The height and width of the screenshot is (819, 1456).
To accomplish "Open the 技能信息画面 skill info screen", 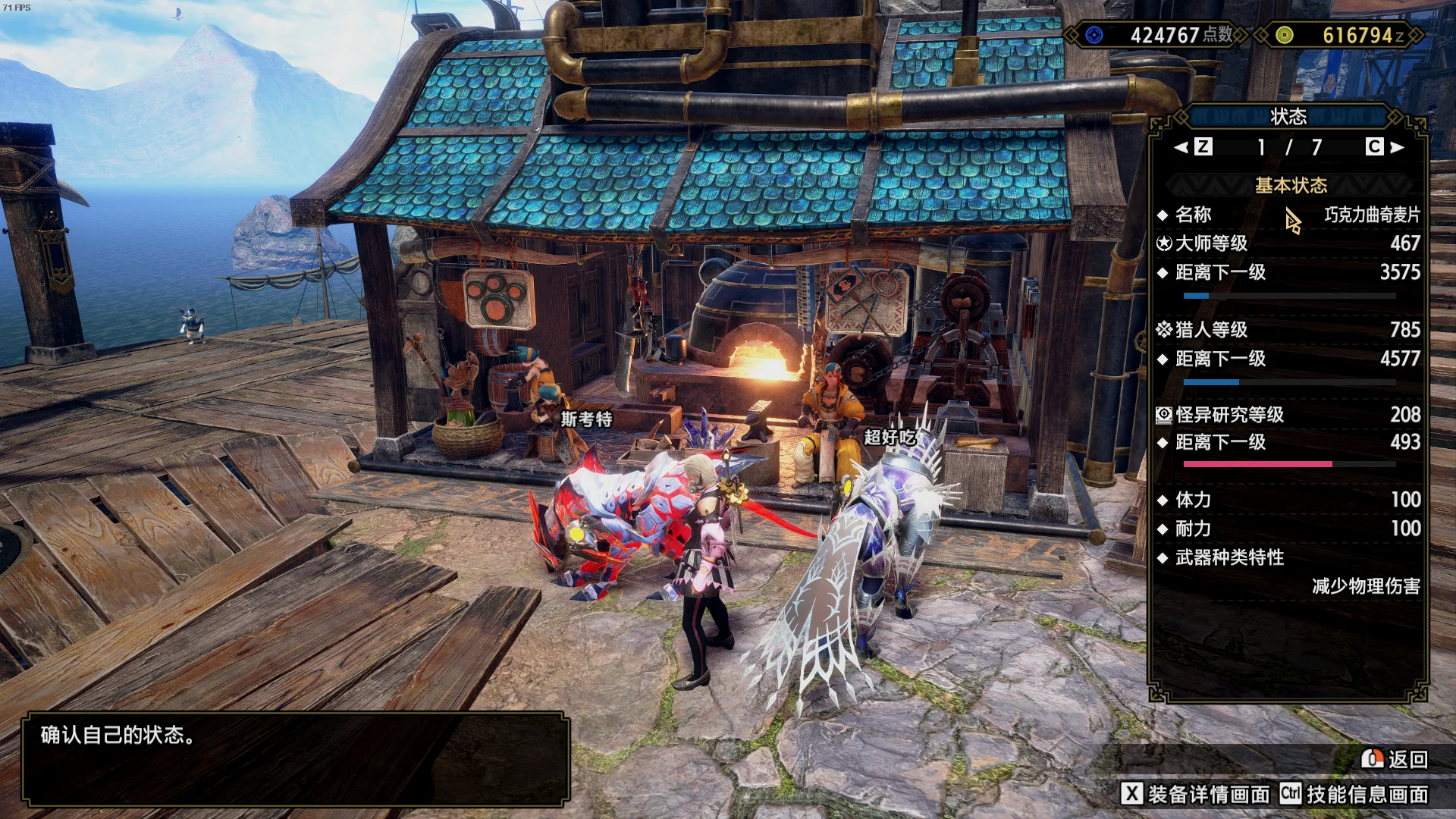I will coord(1354,794).
